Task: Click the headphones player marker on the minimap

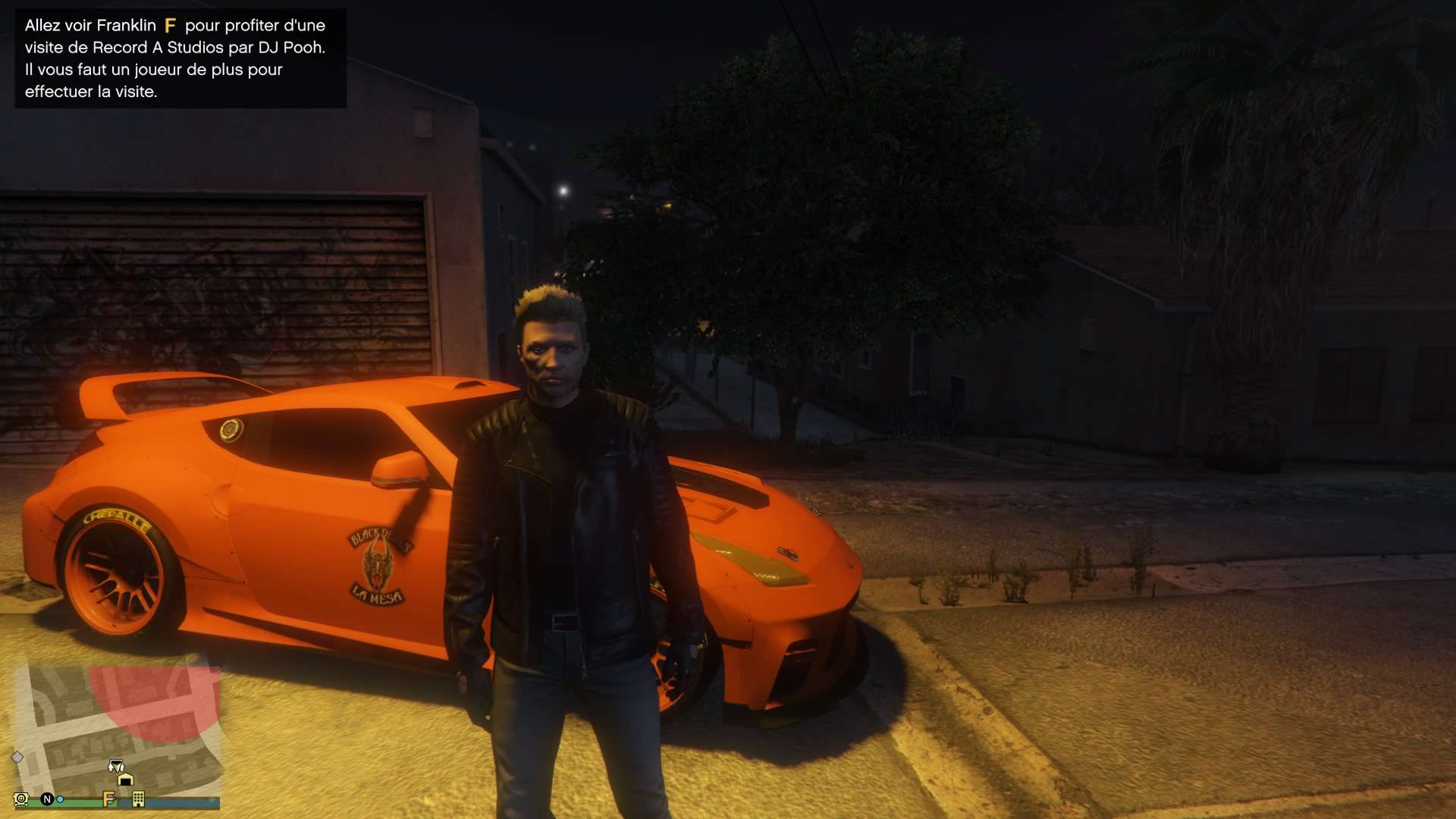Action: click(116, 765)
